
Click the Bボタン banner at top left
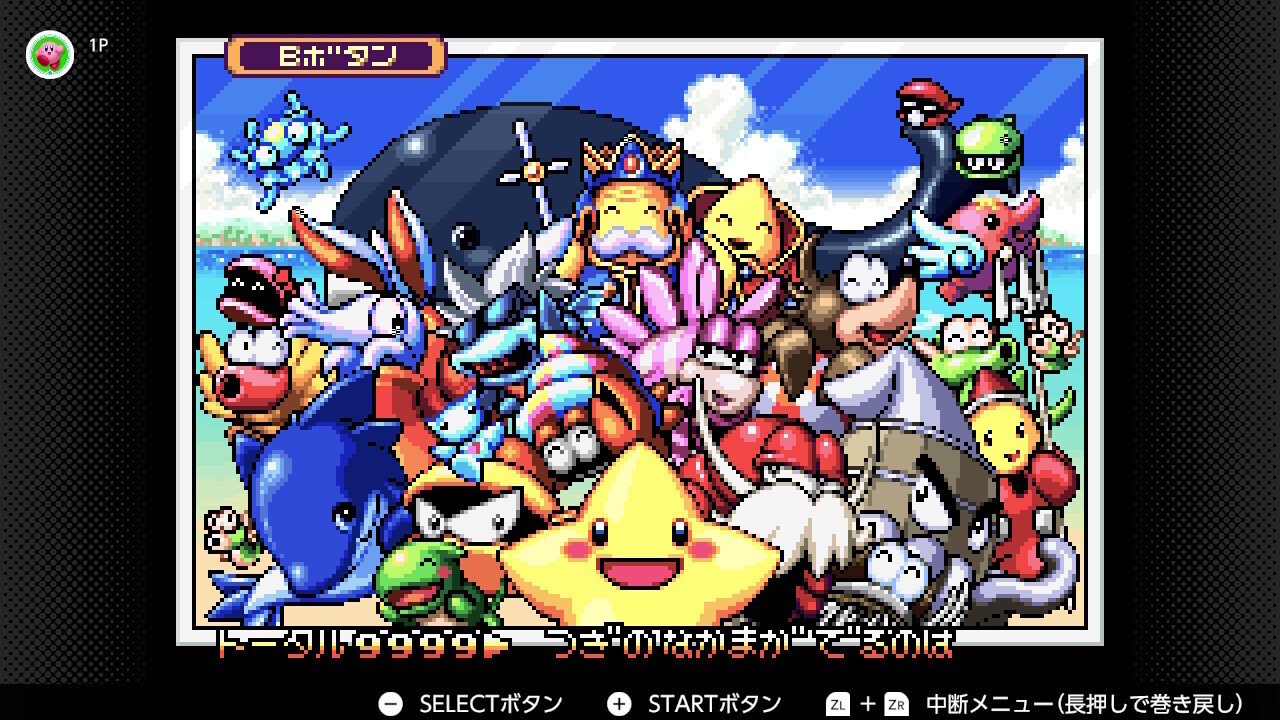[x=336, y=55]
